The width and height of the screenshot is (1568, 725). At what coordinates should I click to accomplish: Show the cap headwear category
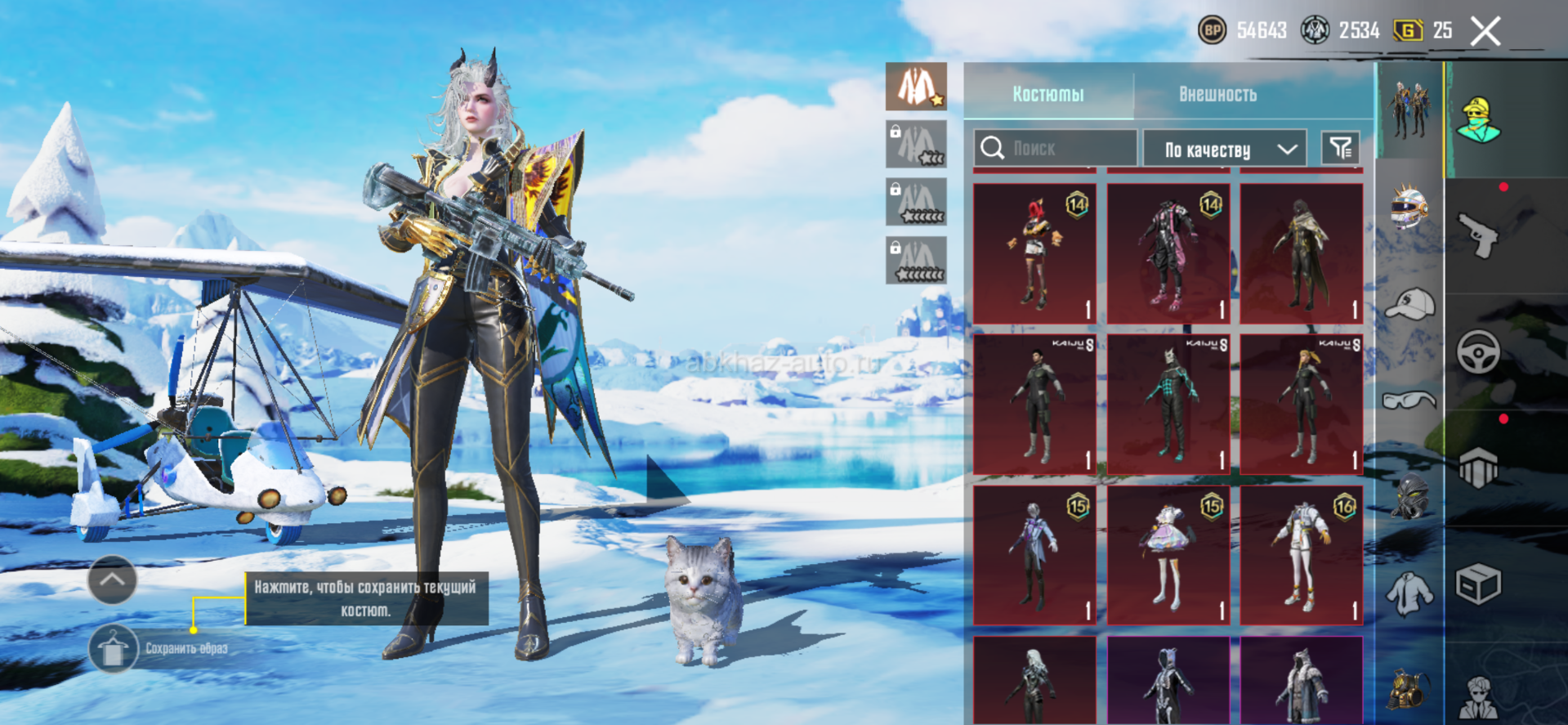pyautogui.click(x=1409, y=304)
